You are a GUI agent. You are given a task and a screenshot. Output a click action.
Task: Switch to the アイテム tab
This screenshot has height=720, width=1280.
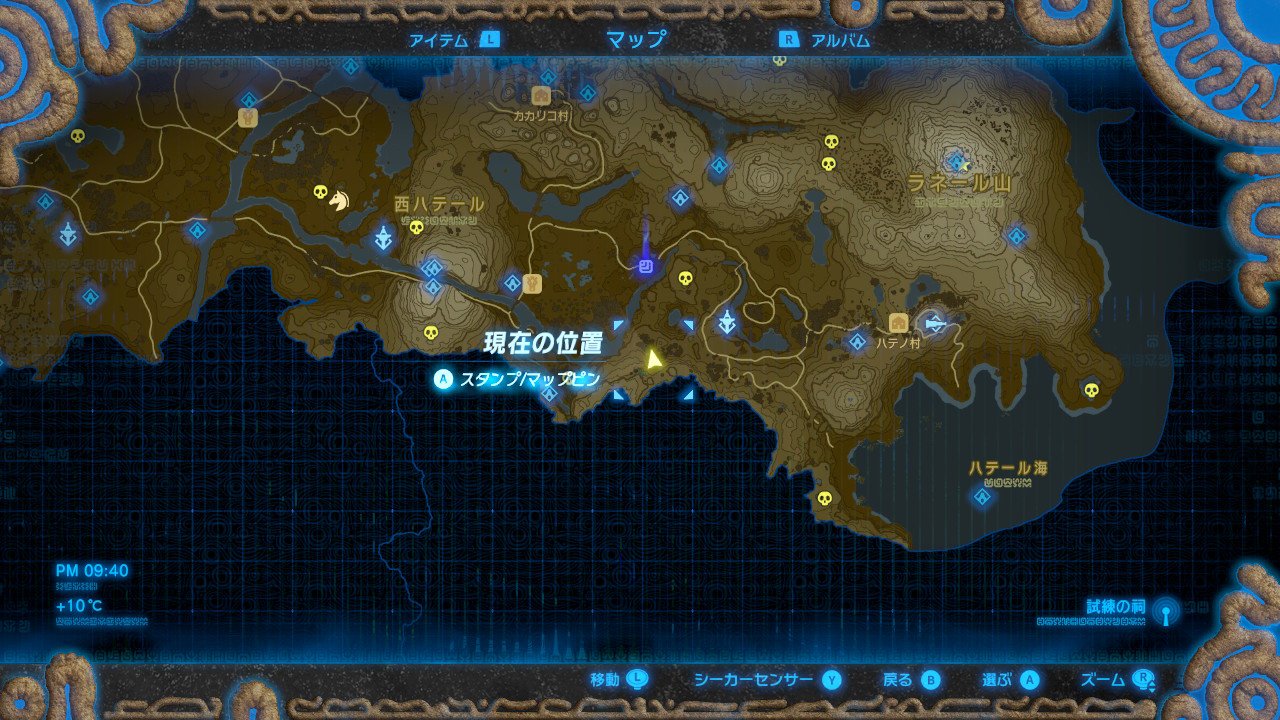point(438,41)
